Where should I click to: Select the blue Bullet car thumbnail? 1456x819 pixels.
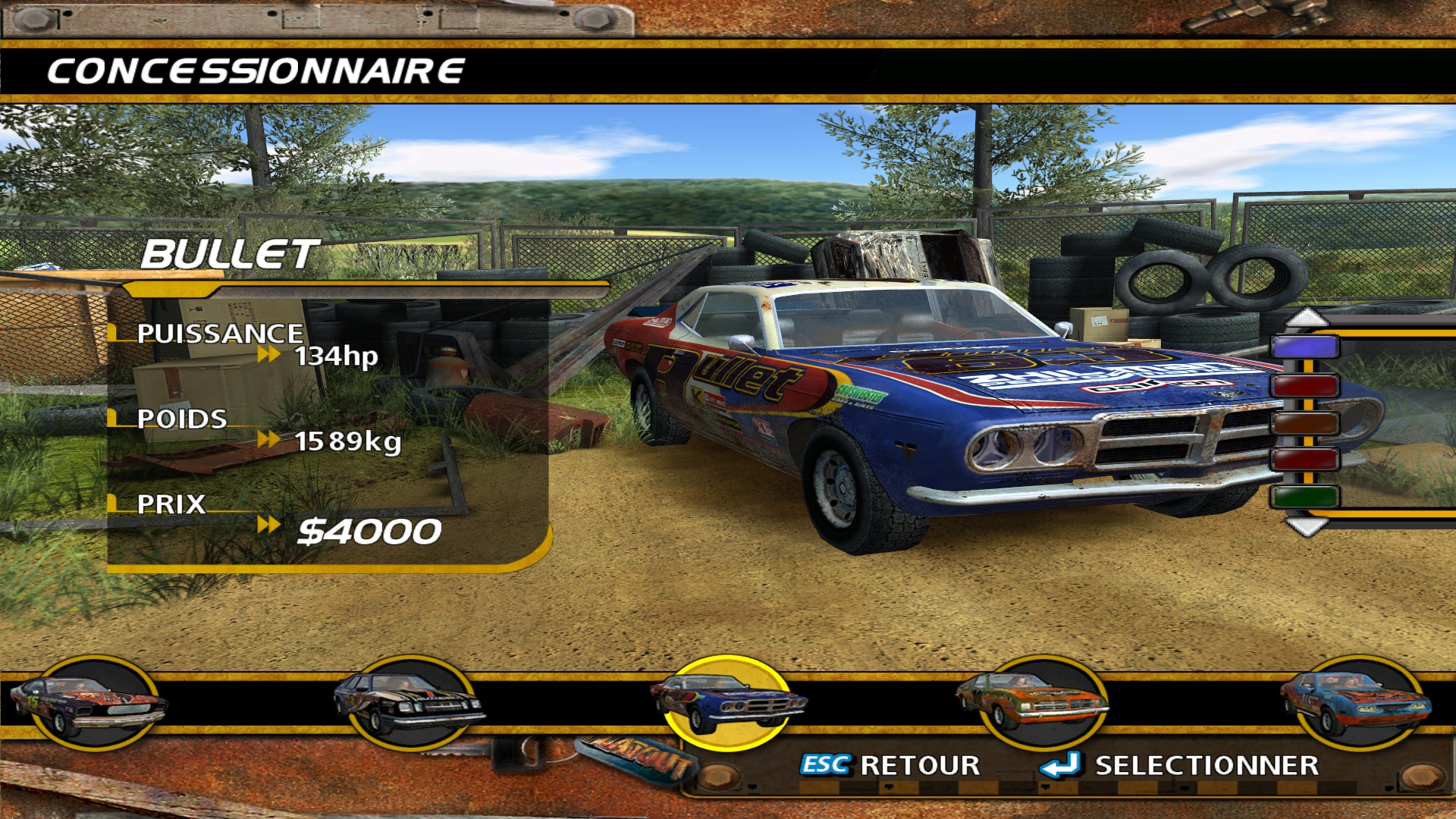(726, 703)
